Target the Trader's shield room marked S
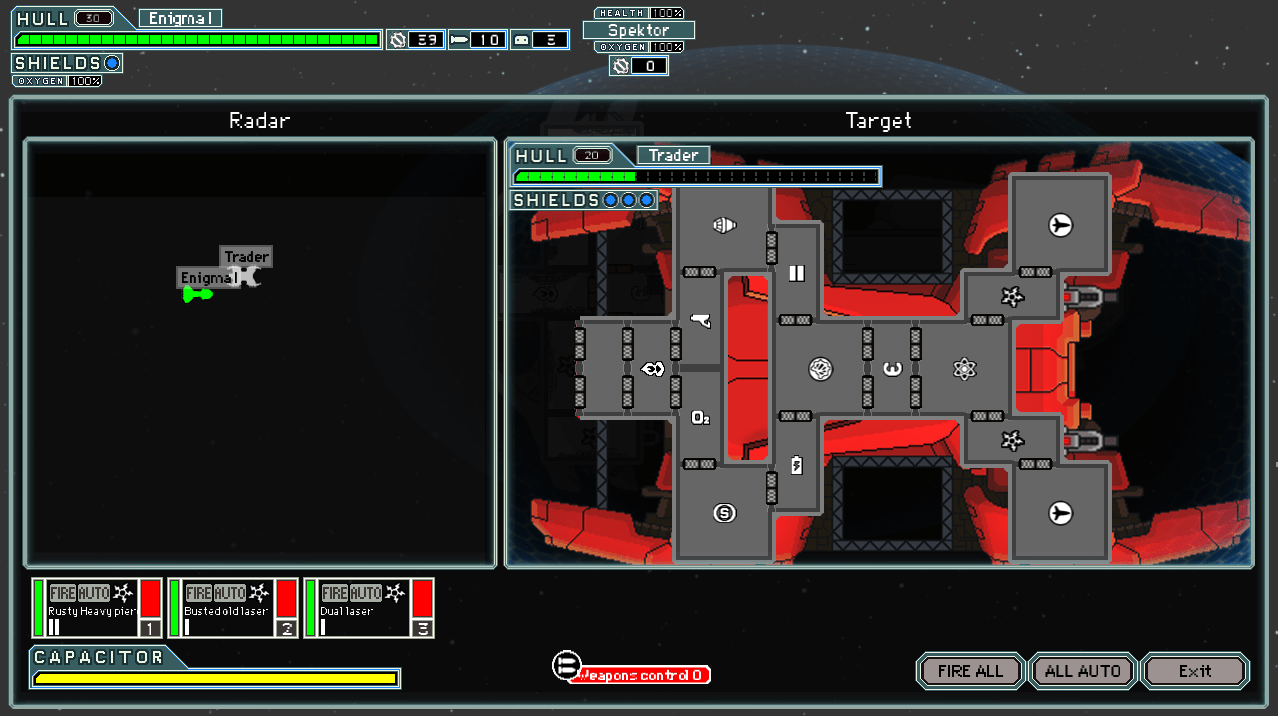 [x=724, y=513]
